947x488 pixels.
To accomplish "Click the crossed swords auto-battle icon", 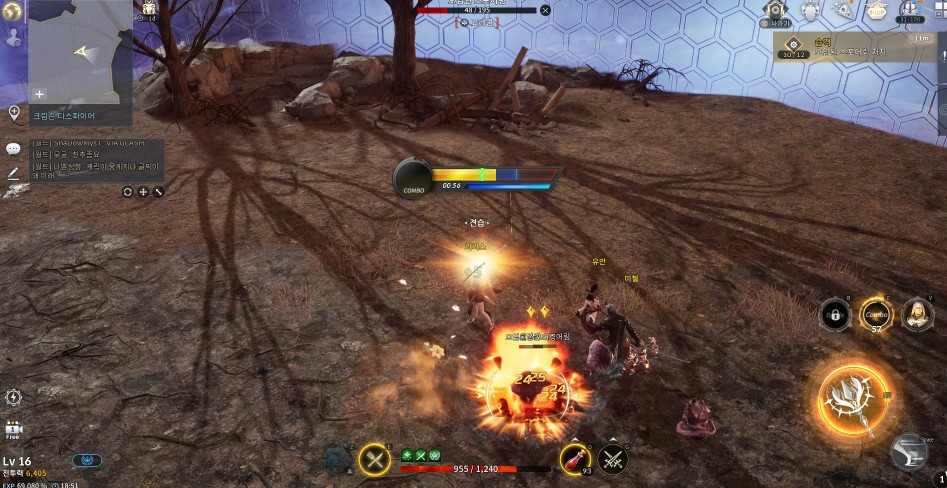I will click(x=613, y=459).
